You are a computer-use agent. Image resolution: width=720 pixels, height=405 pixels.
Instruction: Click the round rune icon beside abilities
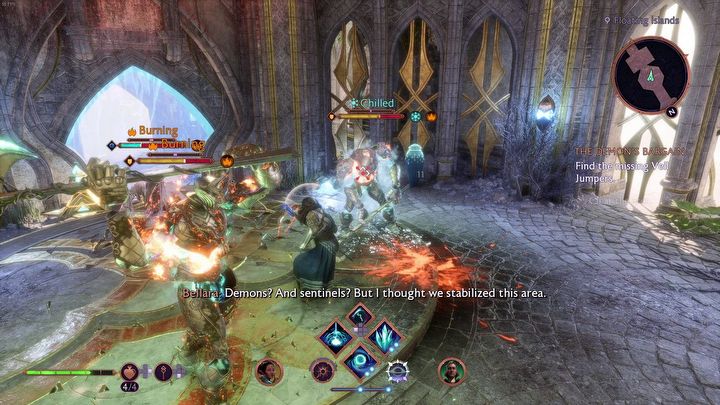[x=322, y=372]
